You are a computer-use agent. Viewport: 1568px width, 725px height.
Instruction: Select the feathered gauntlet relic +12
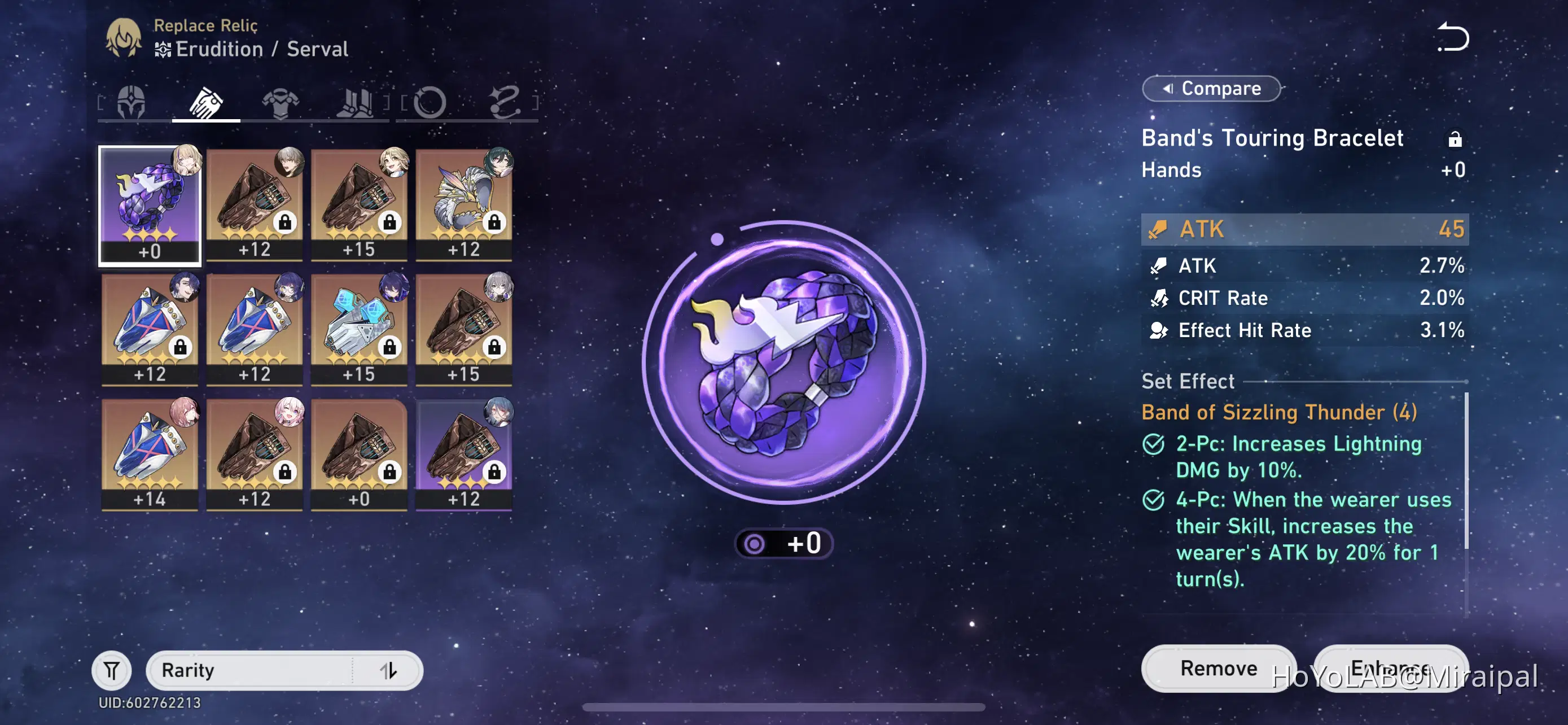(x=464, y=205)
